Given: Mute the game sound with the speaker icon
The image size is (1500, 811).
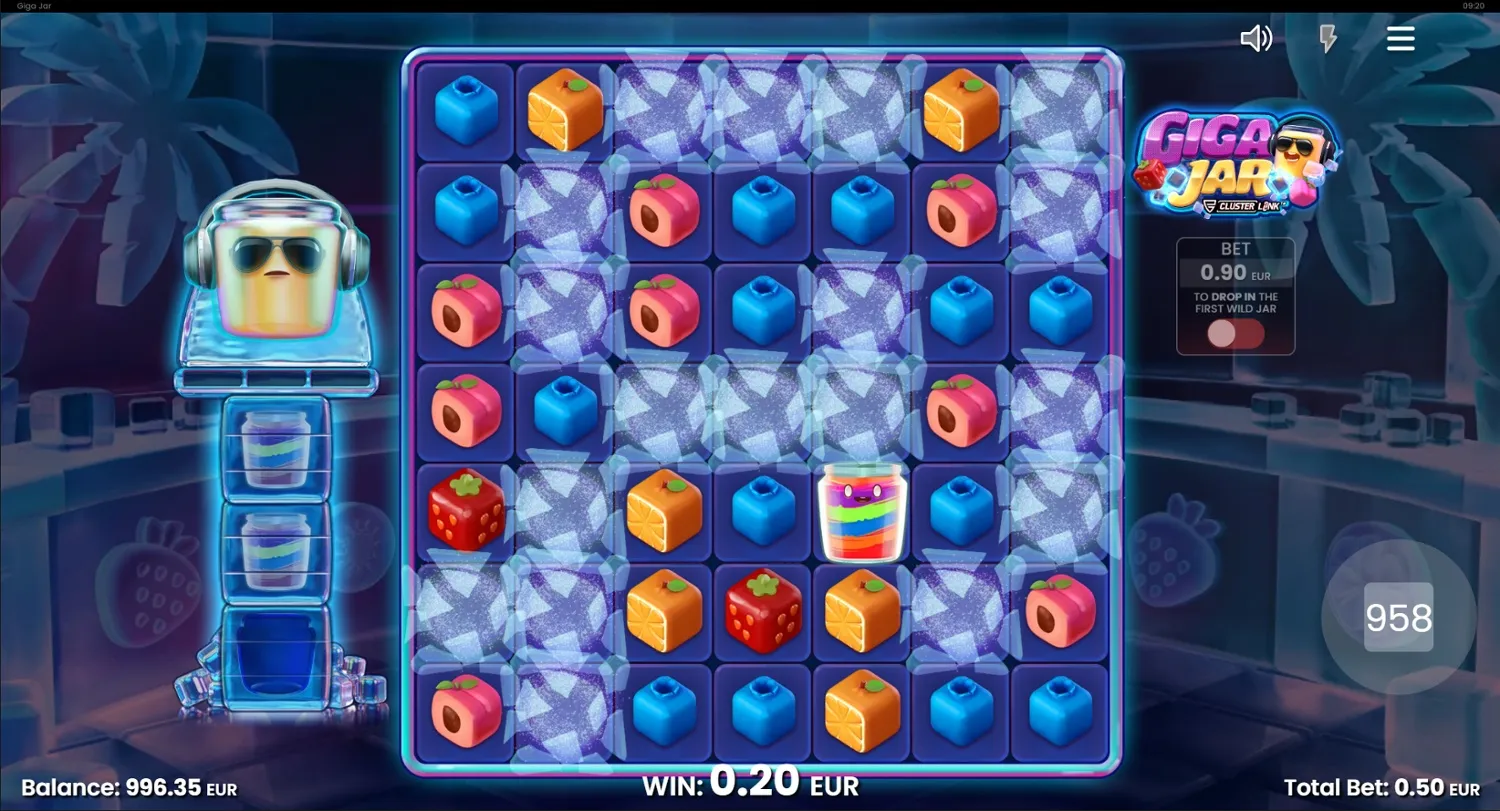Looking at the screenshot, I should coord(1257,38).
